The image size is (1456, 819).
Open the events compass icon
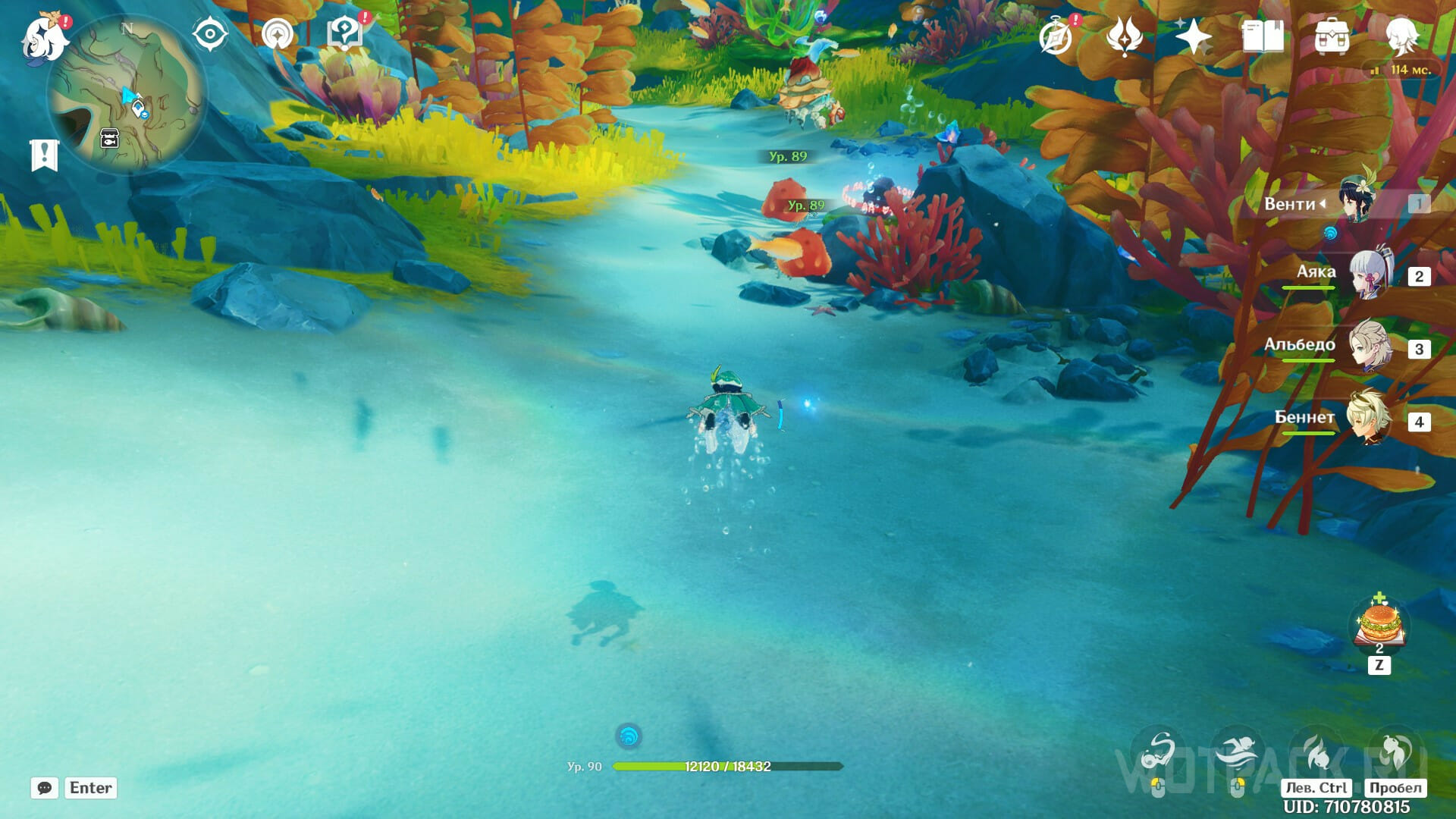coord(1056,36)
